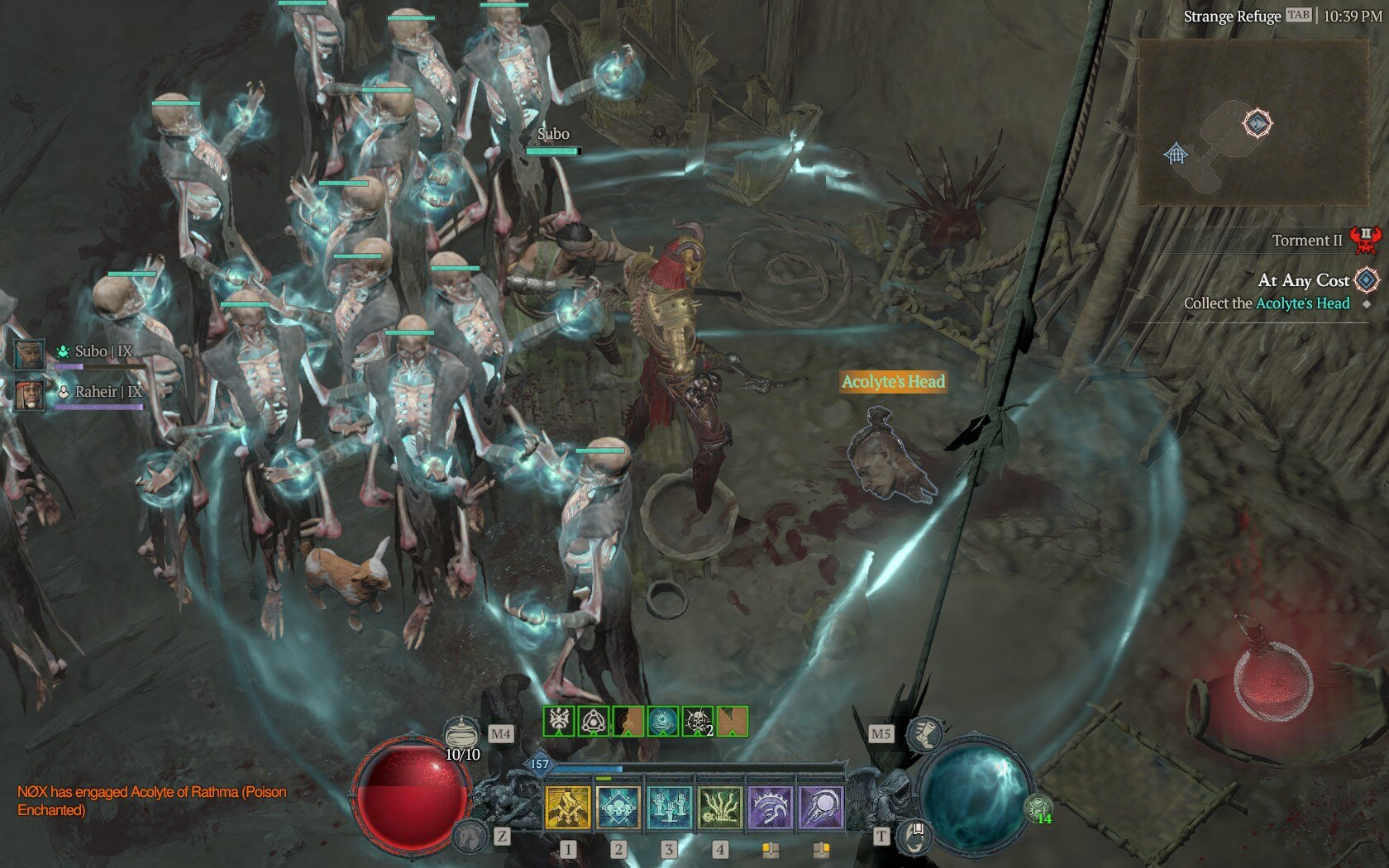This screenshot has width=1389, height=868.
Task: Use the purple scythe sweep skill
Action: point(771,807)
